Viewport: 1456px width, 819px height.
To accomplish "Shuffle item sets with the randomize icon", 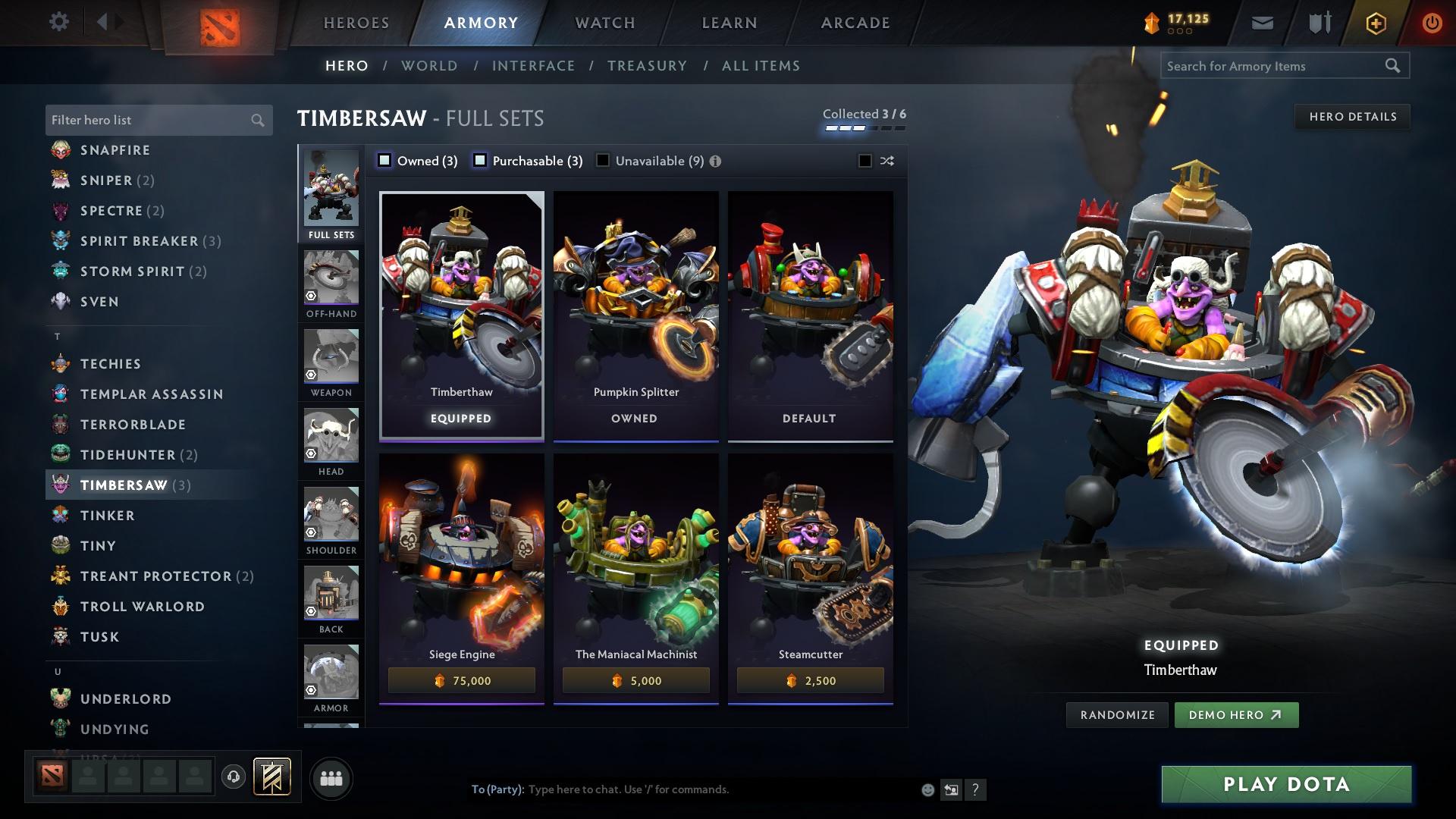I will coord(886,161).
